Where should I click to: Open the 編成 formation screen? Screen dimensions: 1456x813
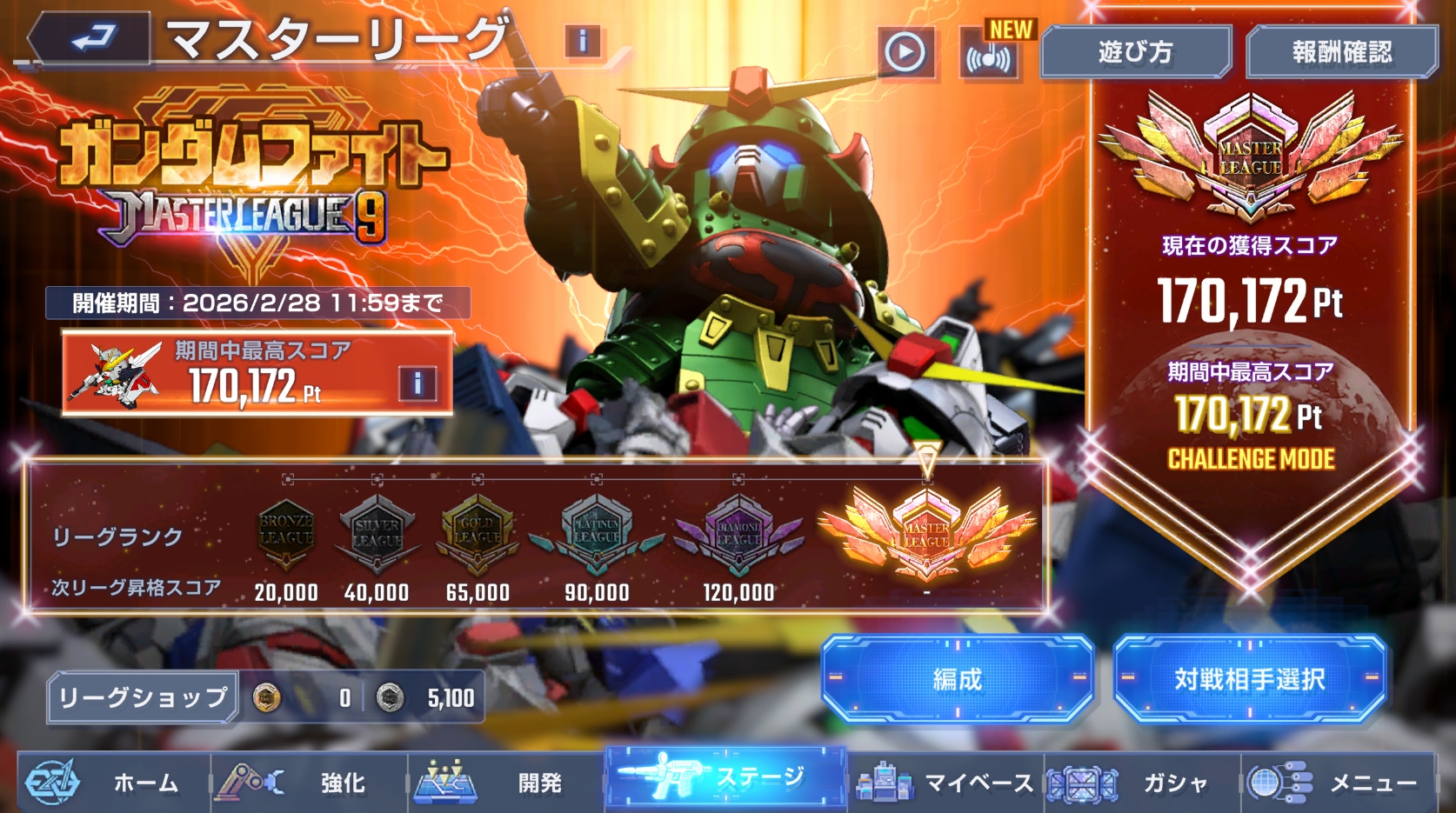(x=957, y=679)
